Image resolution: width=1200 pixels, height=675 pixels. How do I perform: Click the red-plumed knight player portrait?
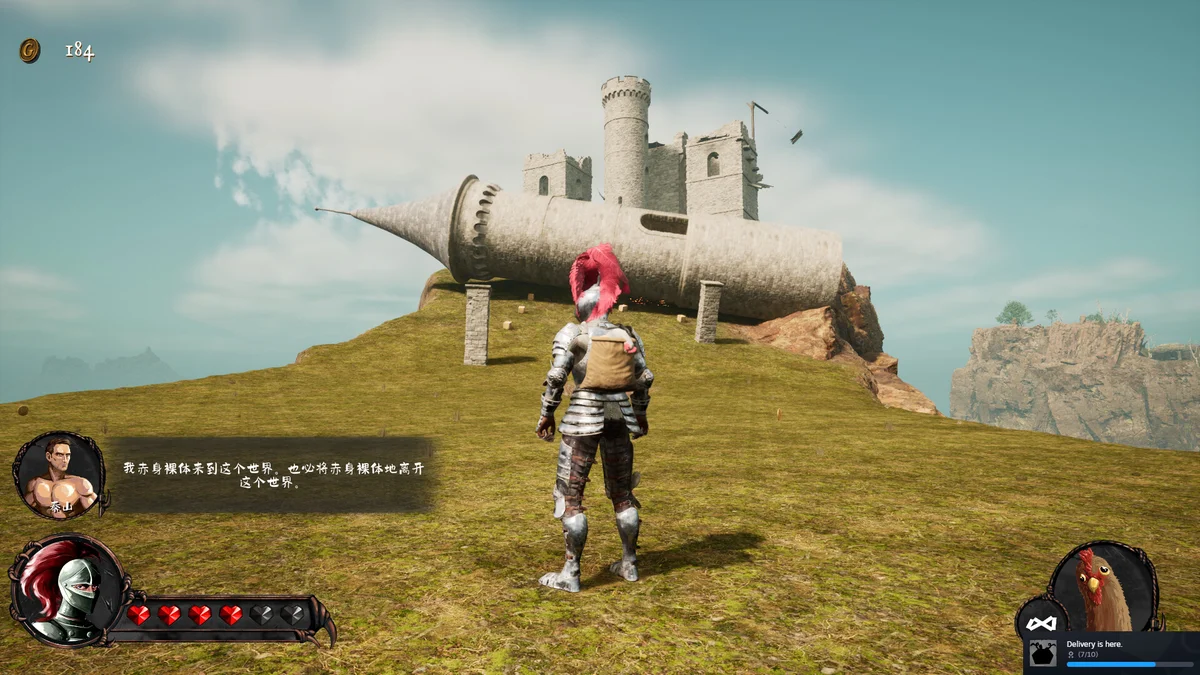click(x=66, y=590)
